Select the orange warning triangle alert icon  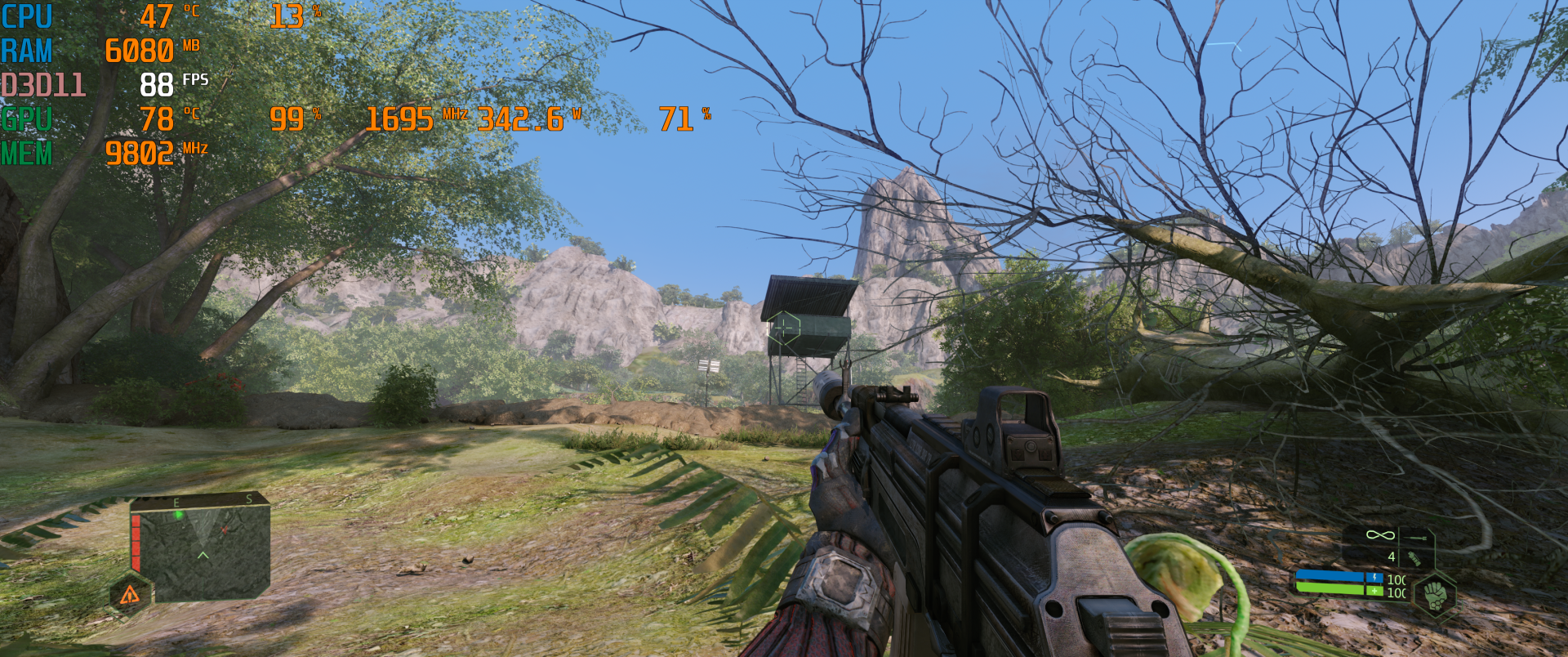coord(130,595)
